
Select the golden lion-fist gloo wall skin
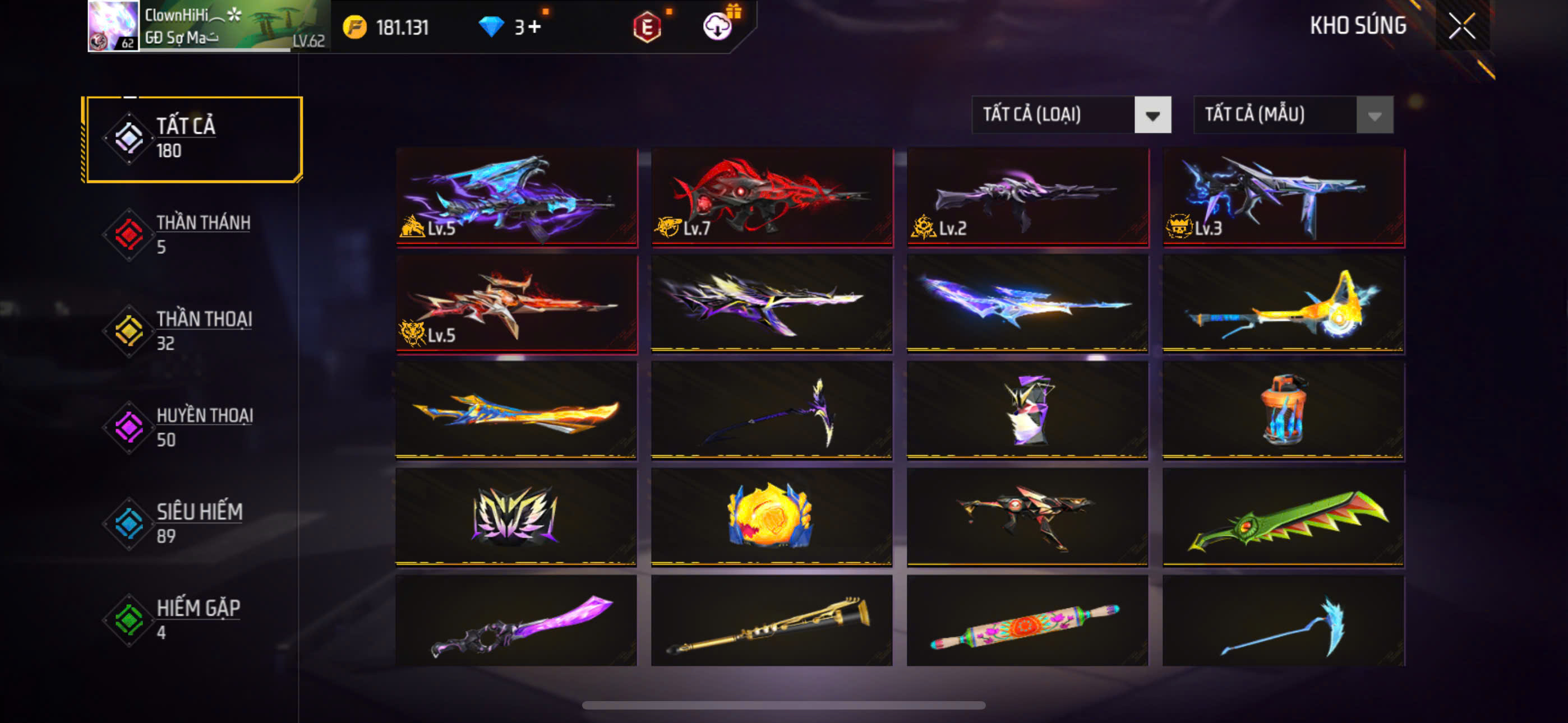click(772, 517)
